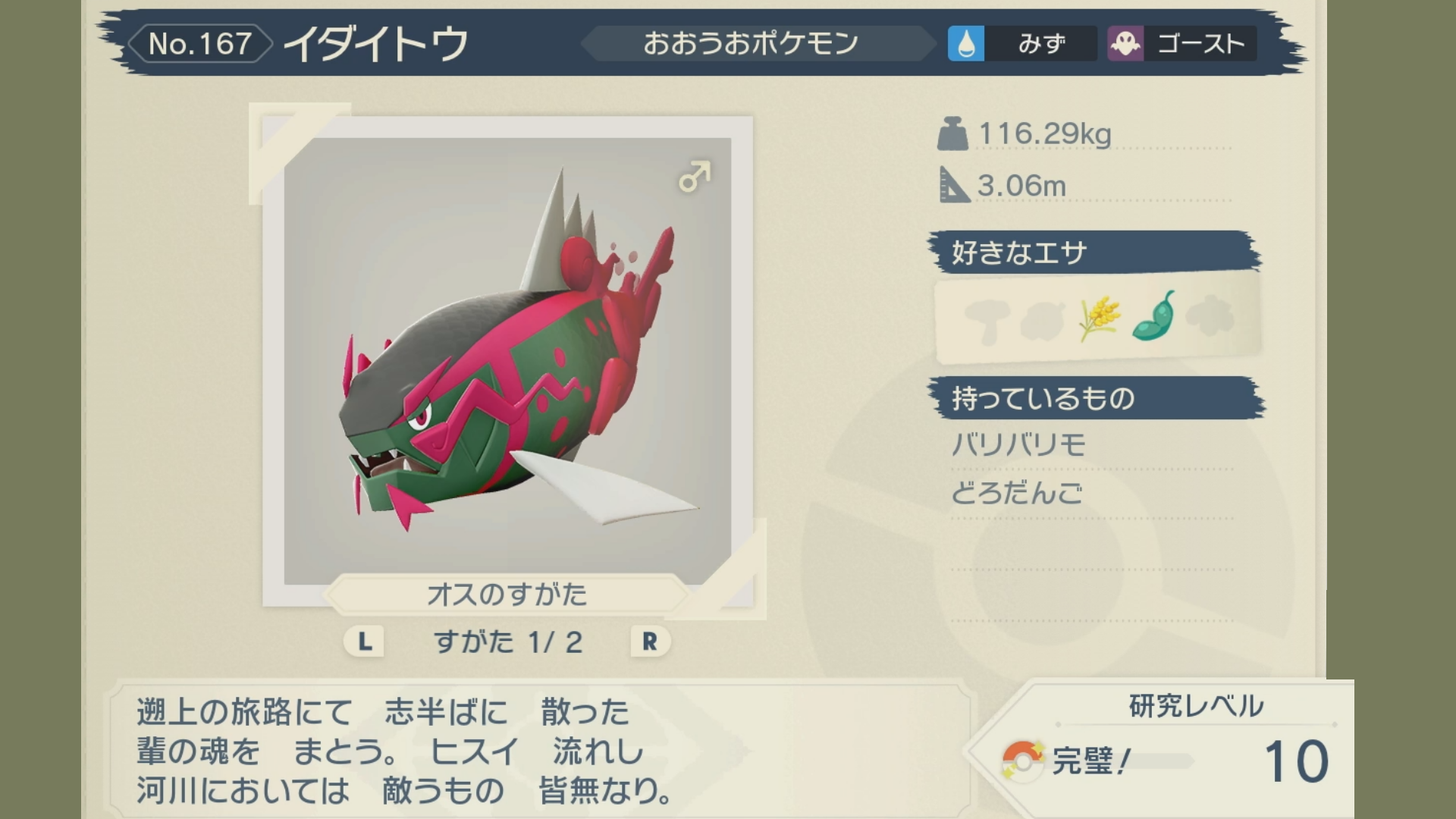Select the バリバリモ held item row
Viewport: 1456px width, 819px height.
[1018, 445]
